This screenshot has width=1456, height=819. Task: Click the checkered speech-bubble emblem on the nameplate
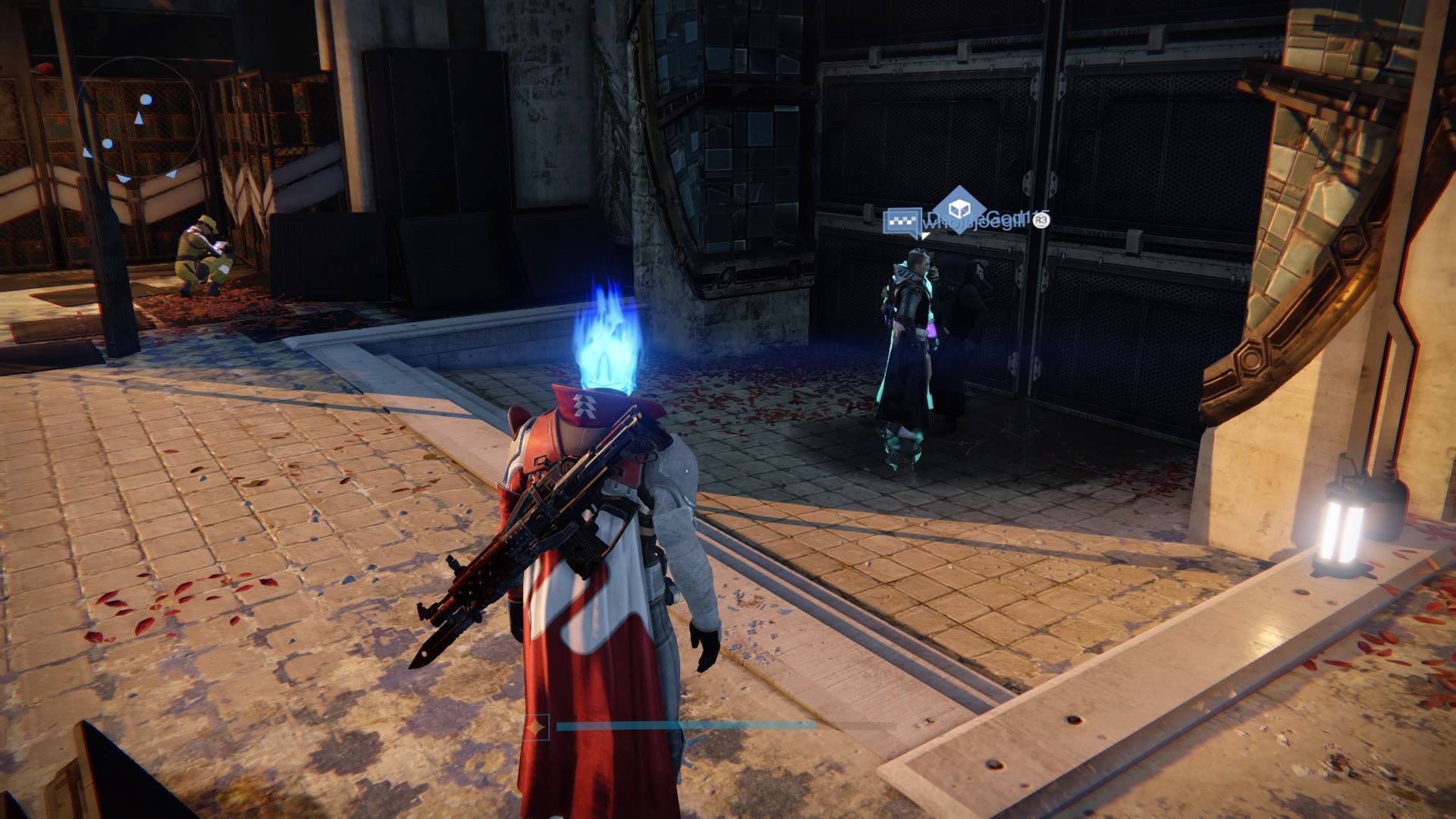902,222
